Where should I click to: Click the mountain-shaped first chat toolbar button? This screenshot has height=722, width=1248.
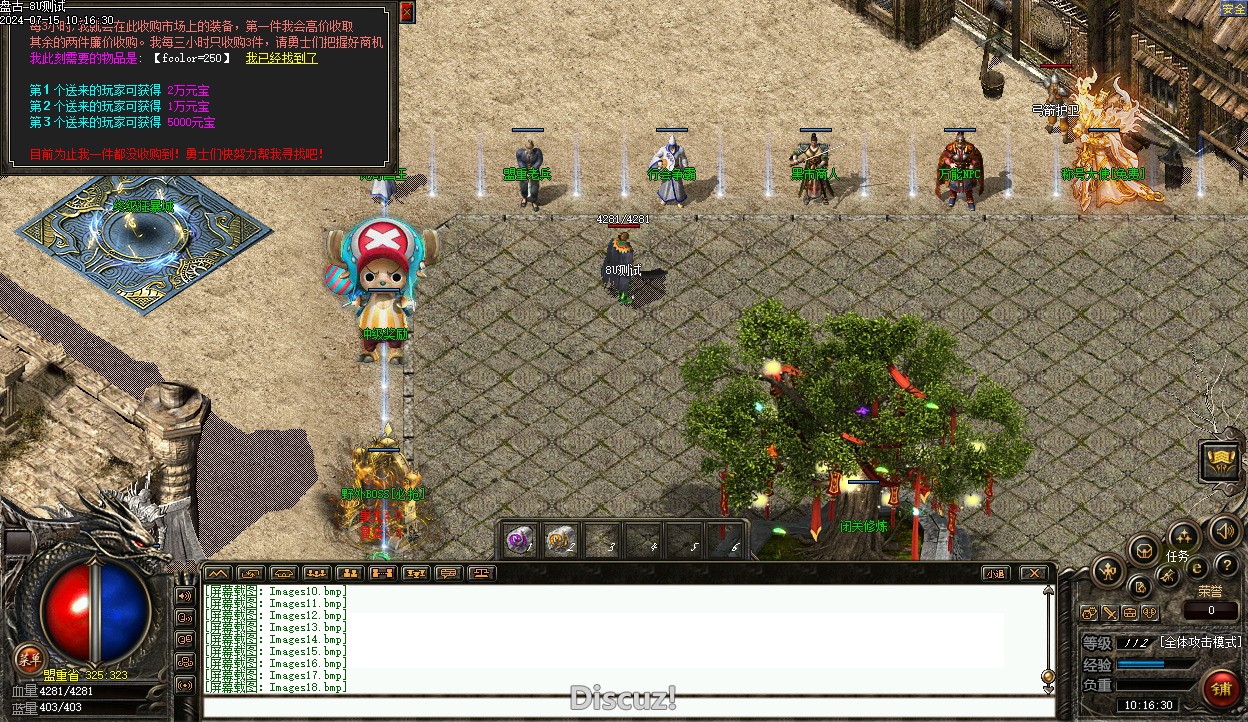218,573
